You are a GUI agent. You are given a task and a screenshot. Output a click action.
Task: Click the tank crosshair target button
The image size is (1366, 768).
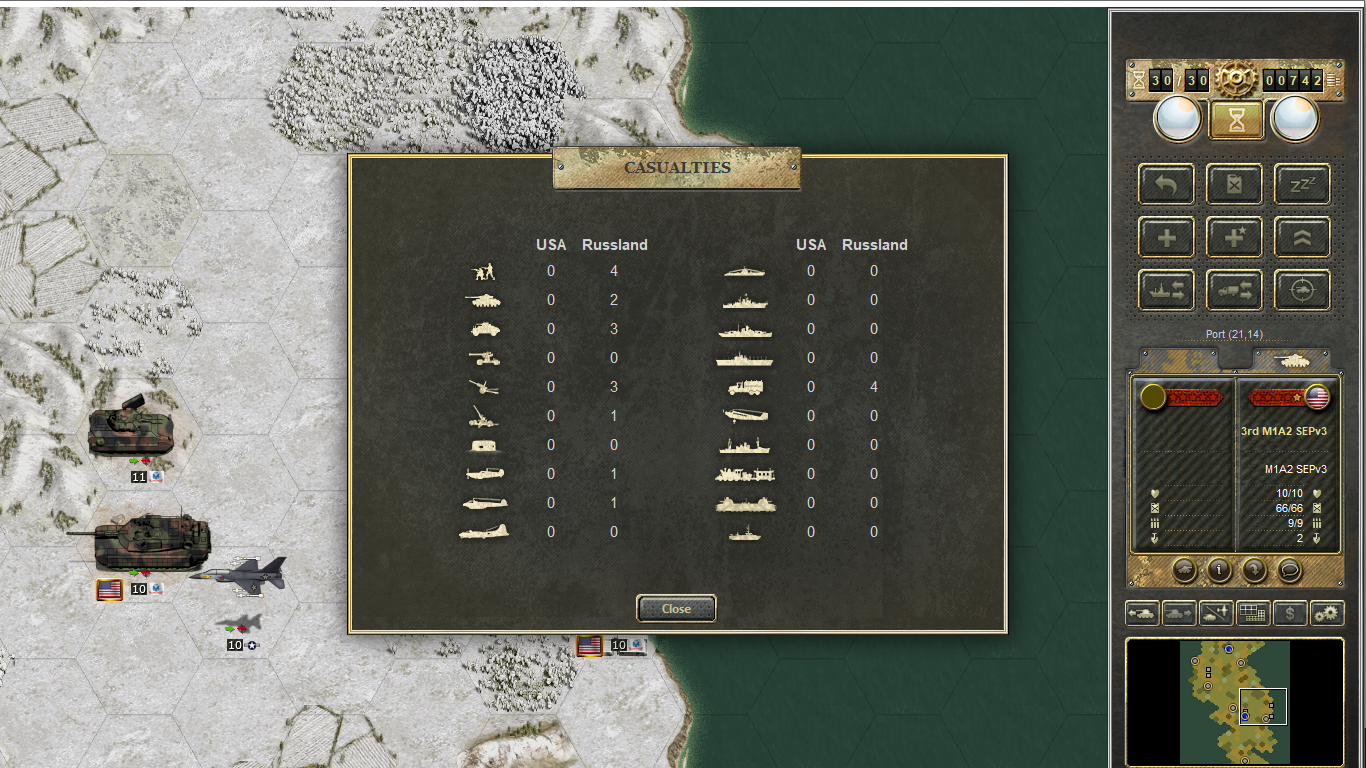pyautogui.click(x=1302, y=290)
